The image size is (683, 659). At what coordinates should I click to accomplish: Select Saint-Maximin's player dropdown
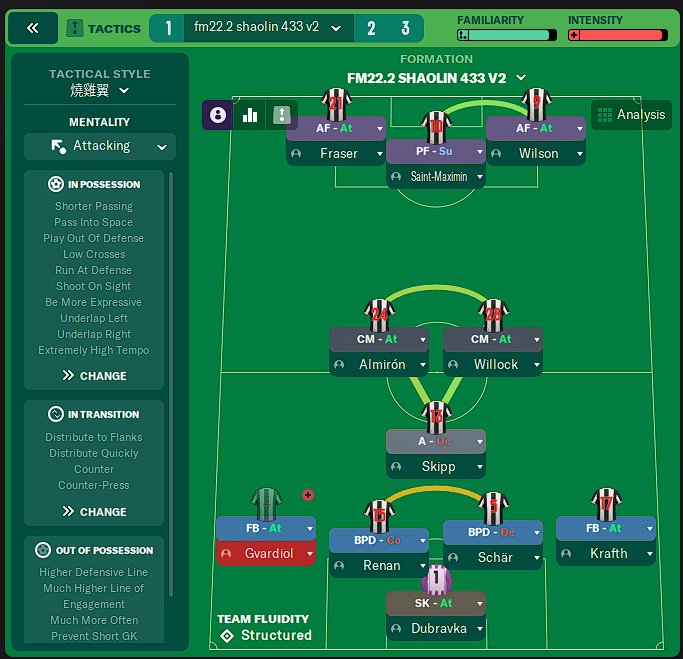480,176
